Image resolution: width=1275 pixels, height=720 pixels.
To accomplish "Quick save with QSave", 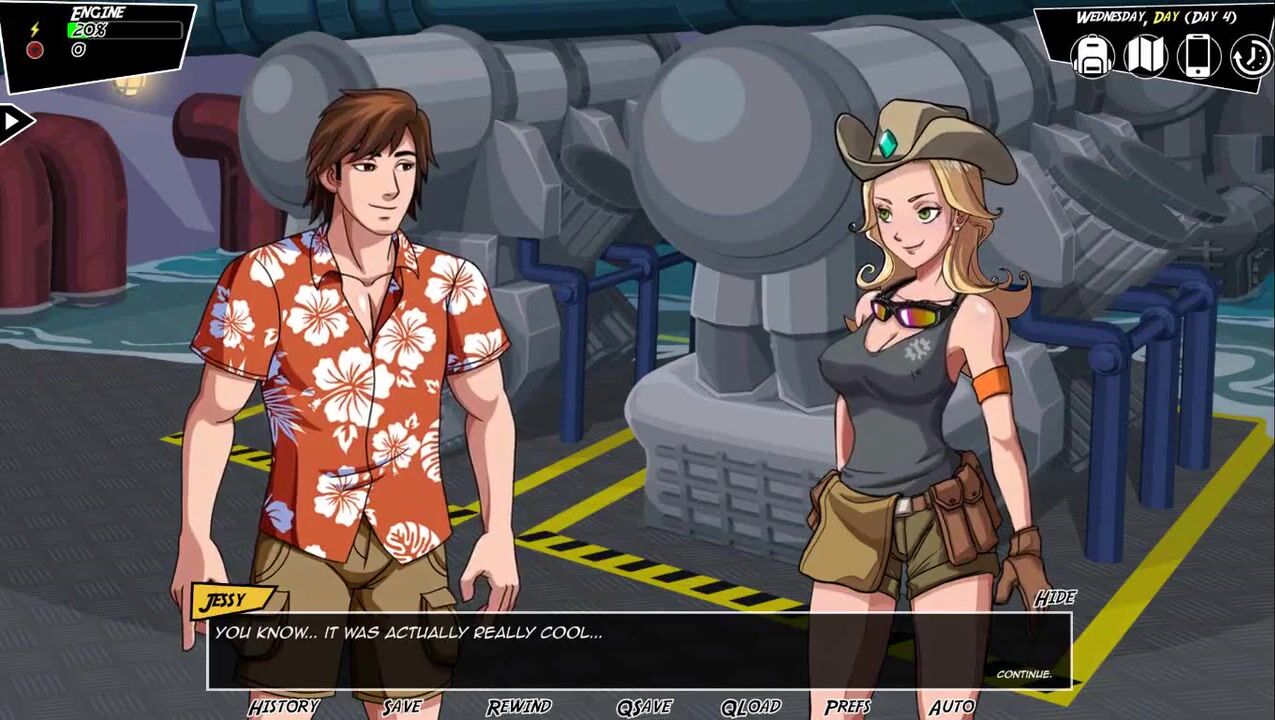I will tap(644, 707).
